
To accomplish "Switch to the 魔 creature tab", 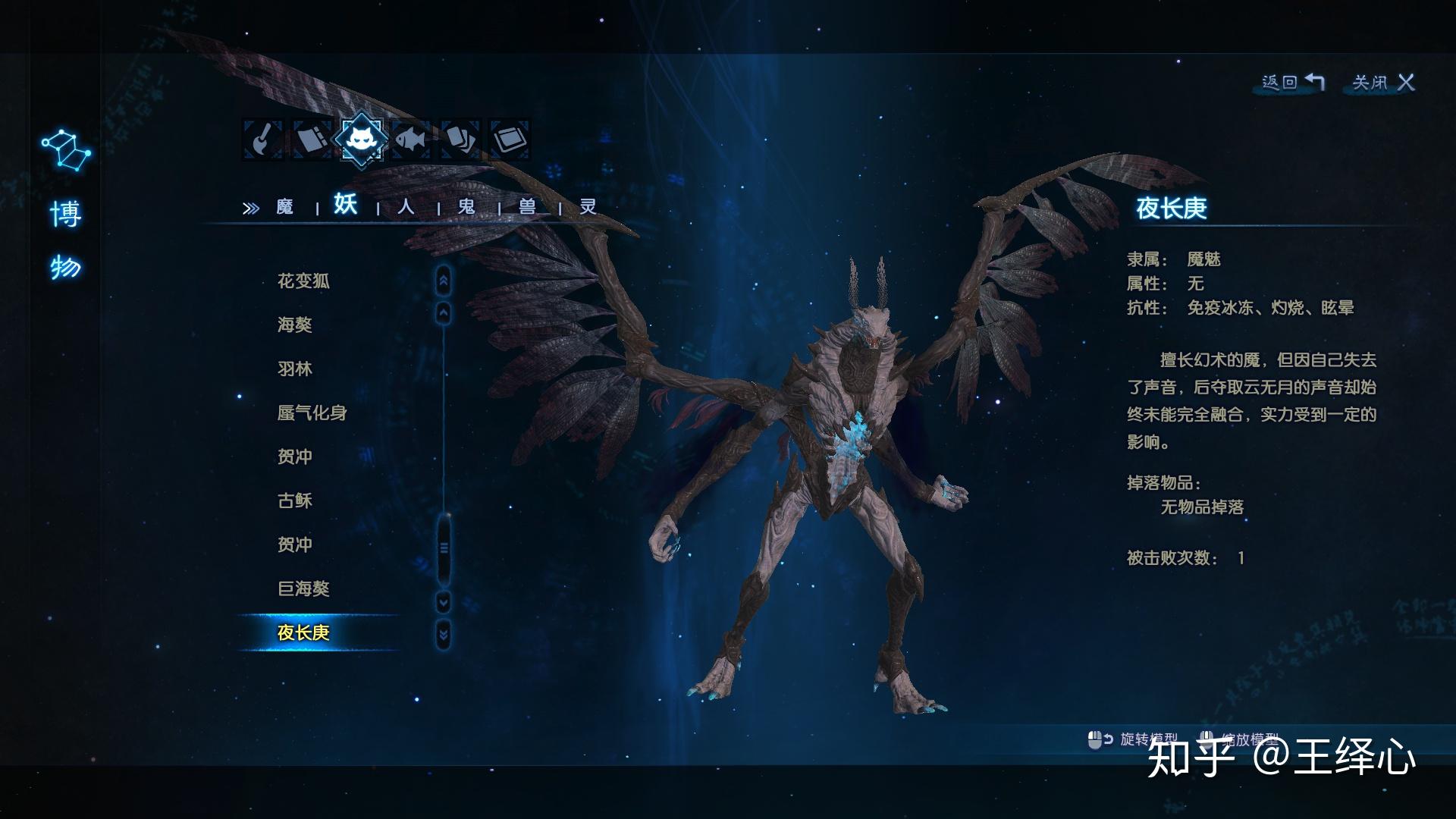I will (x=284, y=207).
